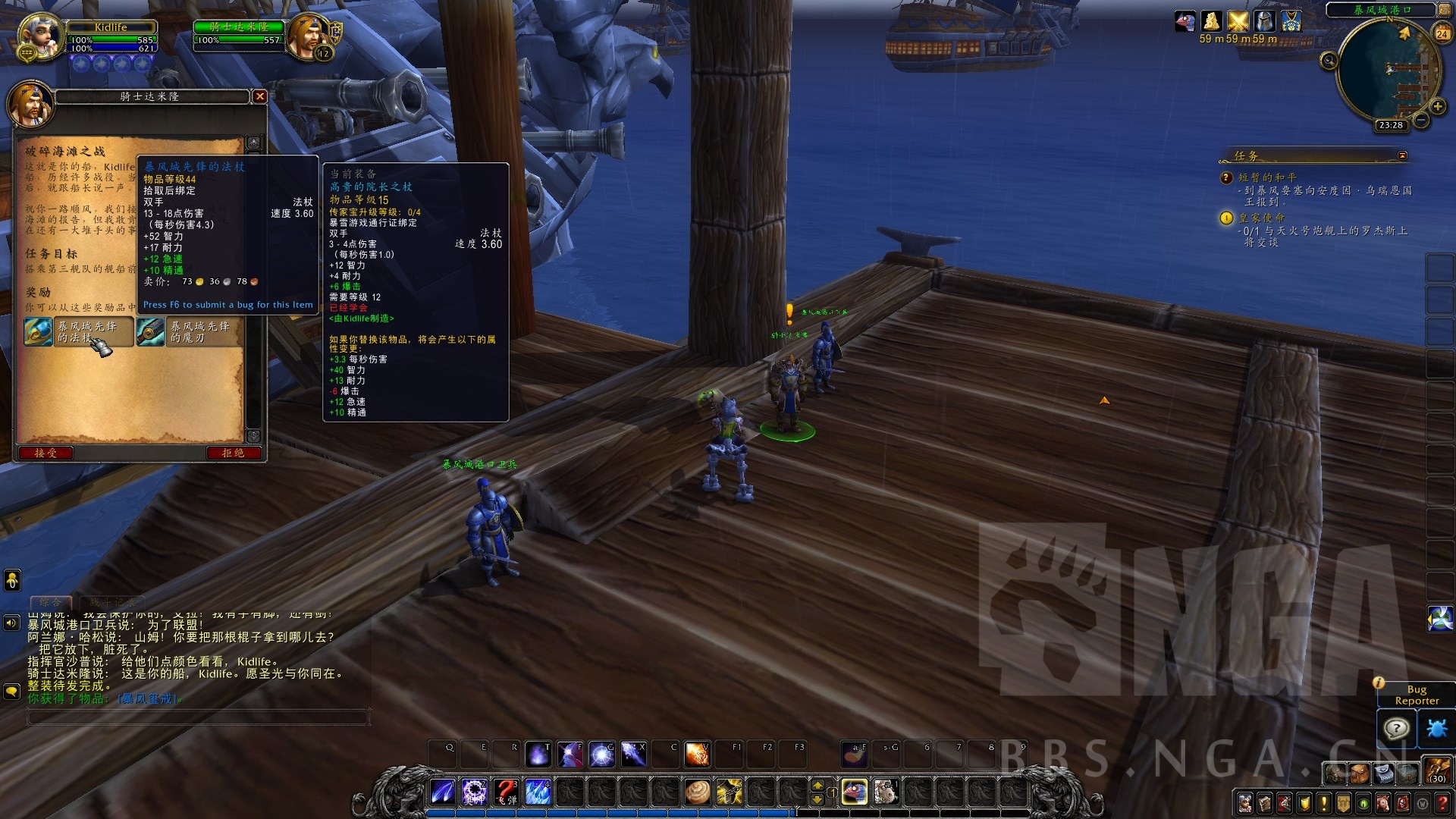Eat the cinnamon roll food item
Viewport: 1456px width, 819px height.
[697, 792]
